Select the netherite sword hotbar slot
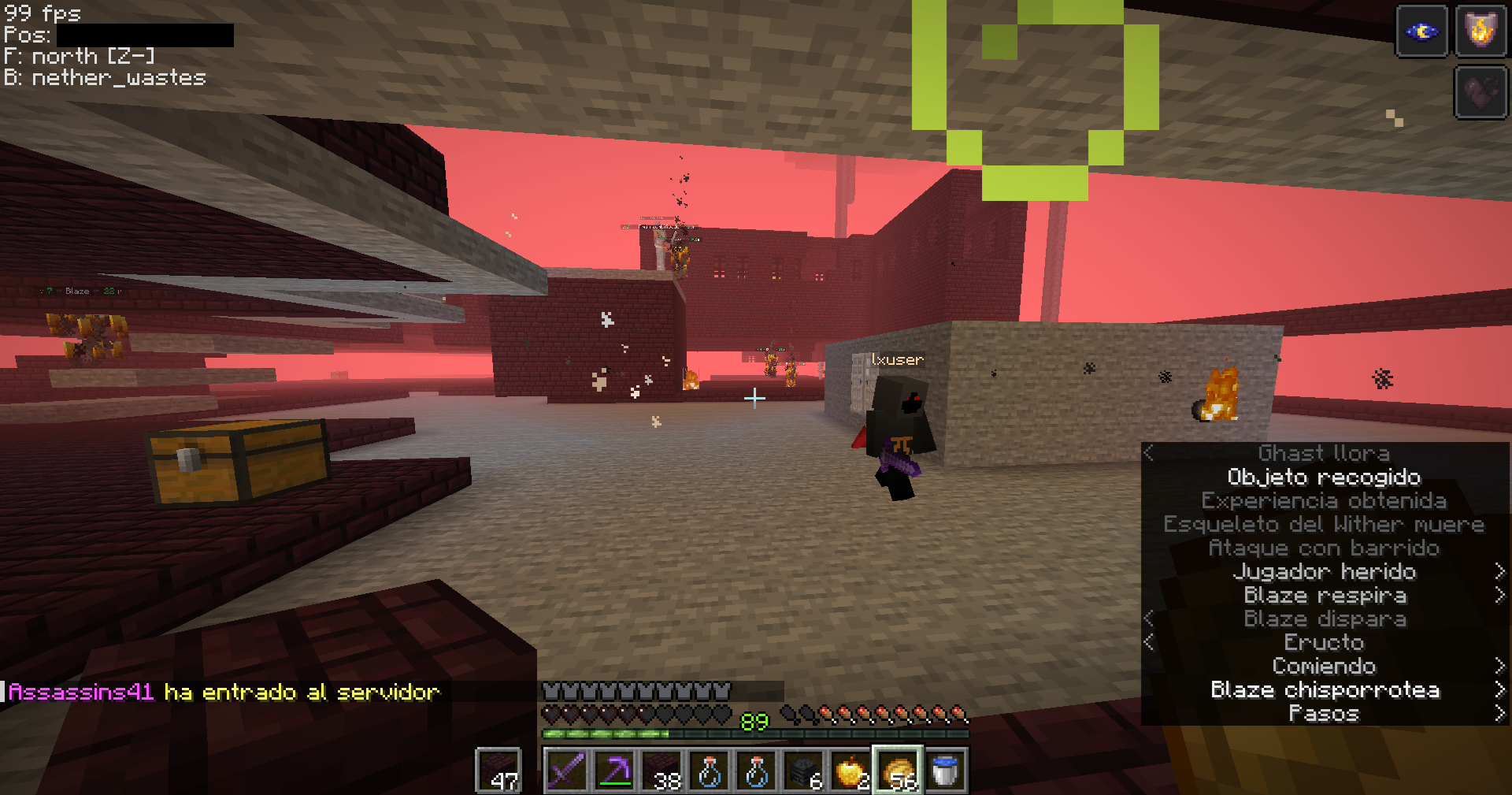The height and width of the screenshot is (795, 1512). pos(566,771)
